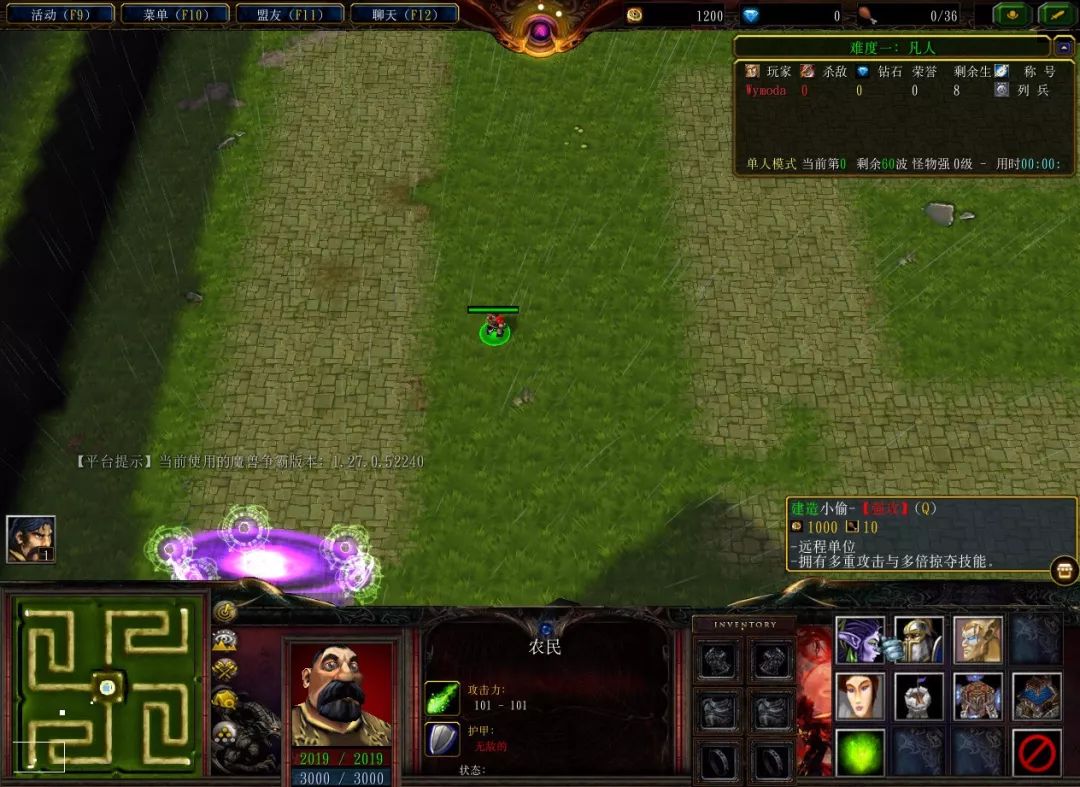The height and width of the screenshot is (787, 1080).
Task: Collapse the scoreboard with its arrow button
Action: point(1064,46)
